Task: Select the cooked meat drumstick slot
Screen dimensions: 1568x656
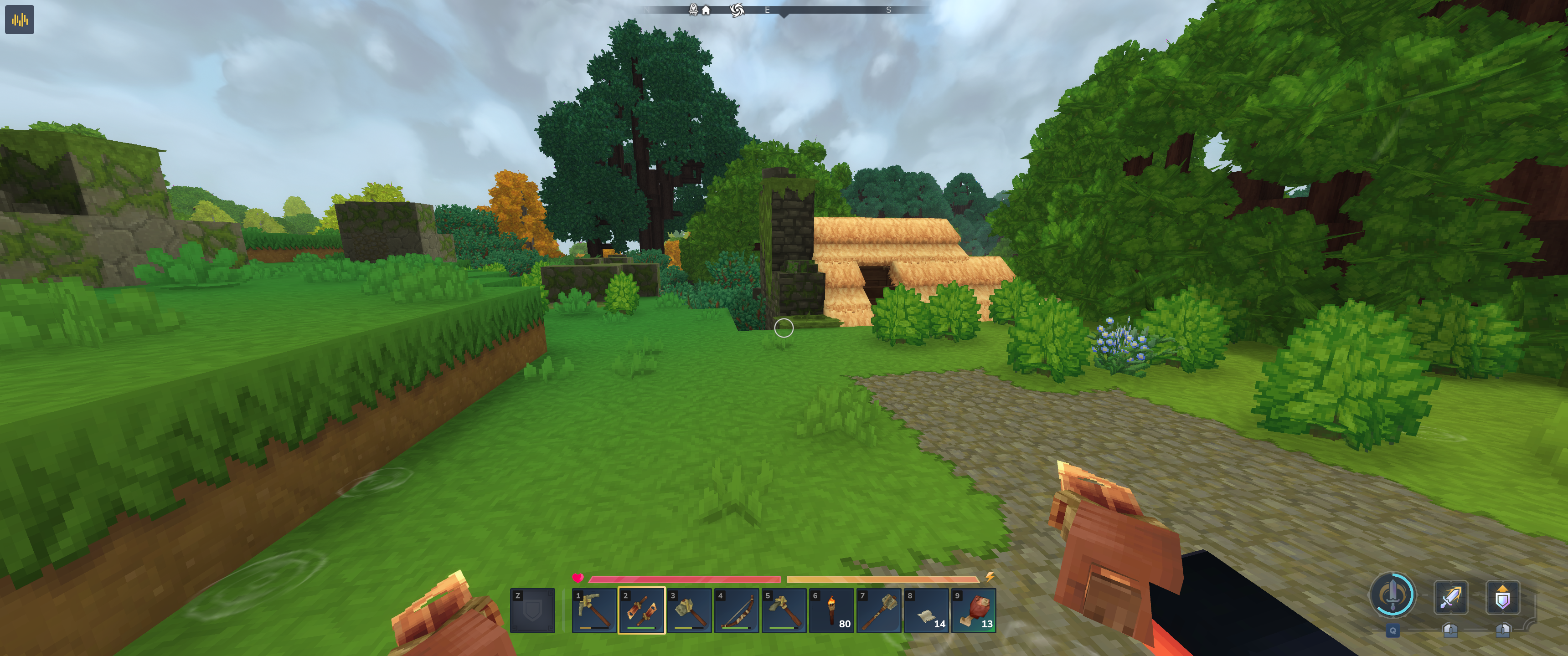Action: (974, 610)
